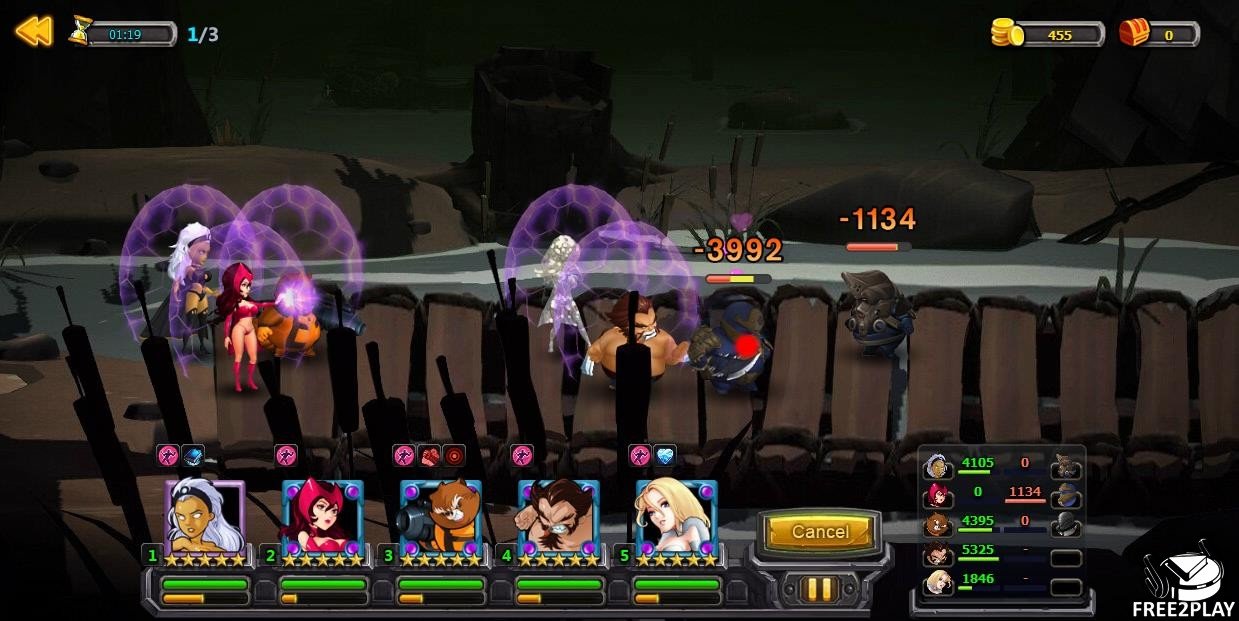The height and width of the screenshot is (621, 1239).
Task: Choose the red-haired hero portrait in slot 2
Action: tap(322, 518)
